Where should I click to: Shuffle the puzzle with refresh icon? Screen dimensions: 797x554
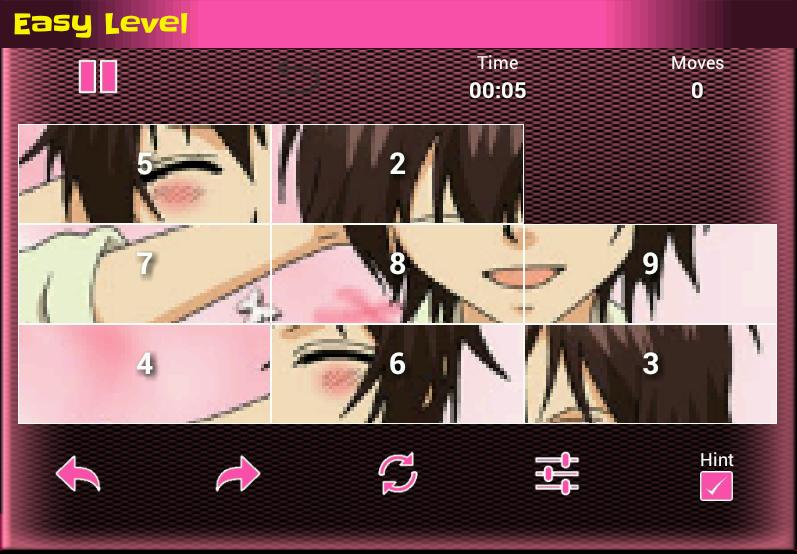pos(397,474)
